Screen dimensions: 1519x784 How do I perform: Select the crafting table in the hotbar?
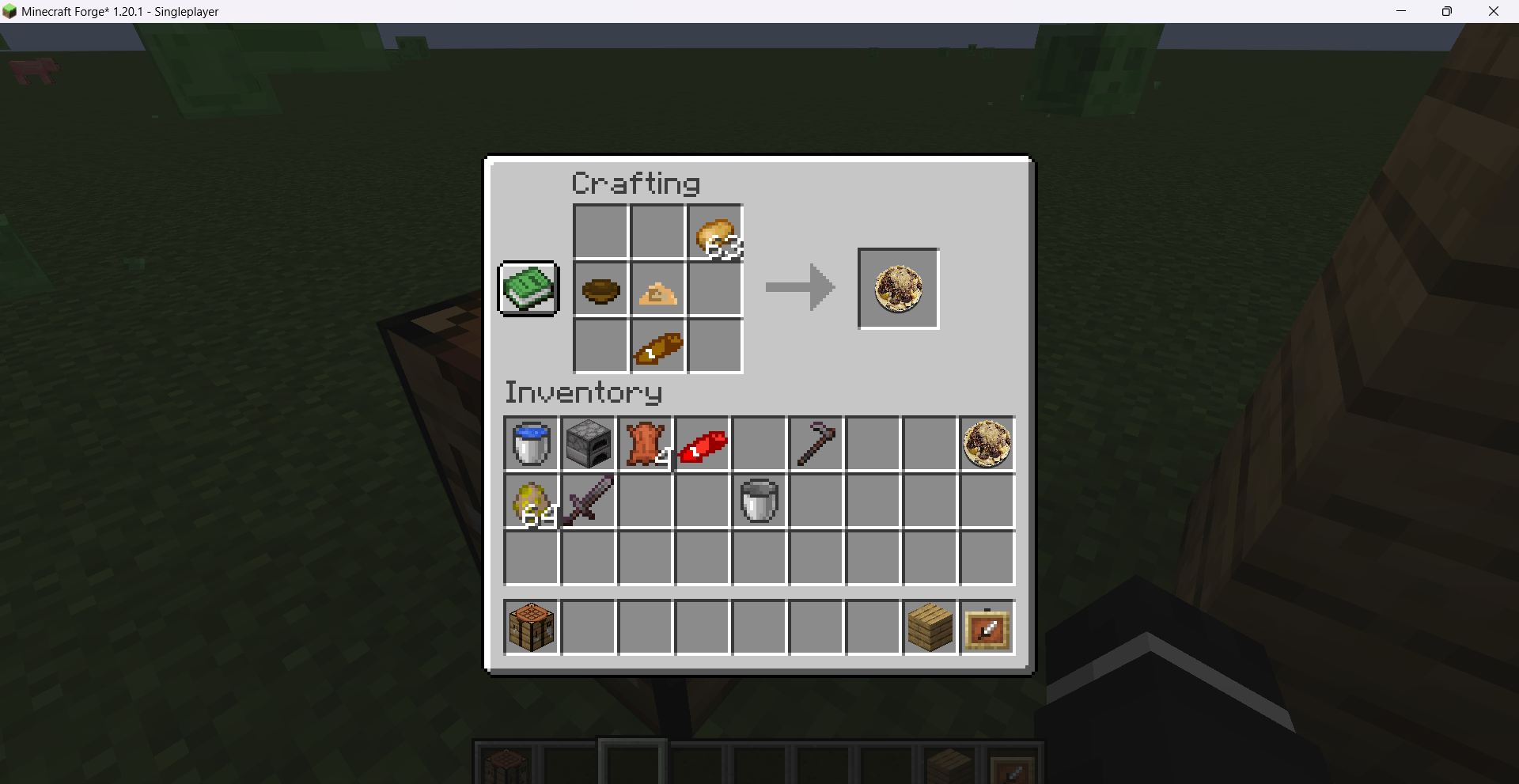(530, 627)
